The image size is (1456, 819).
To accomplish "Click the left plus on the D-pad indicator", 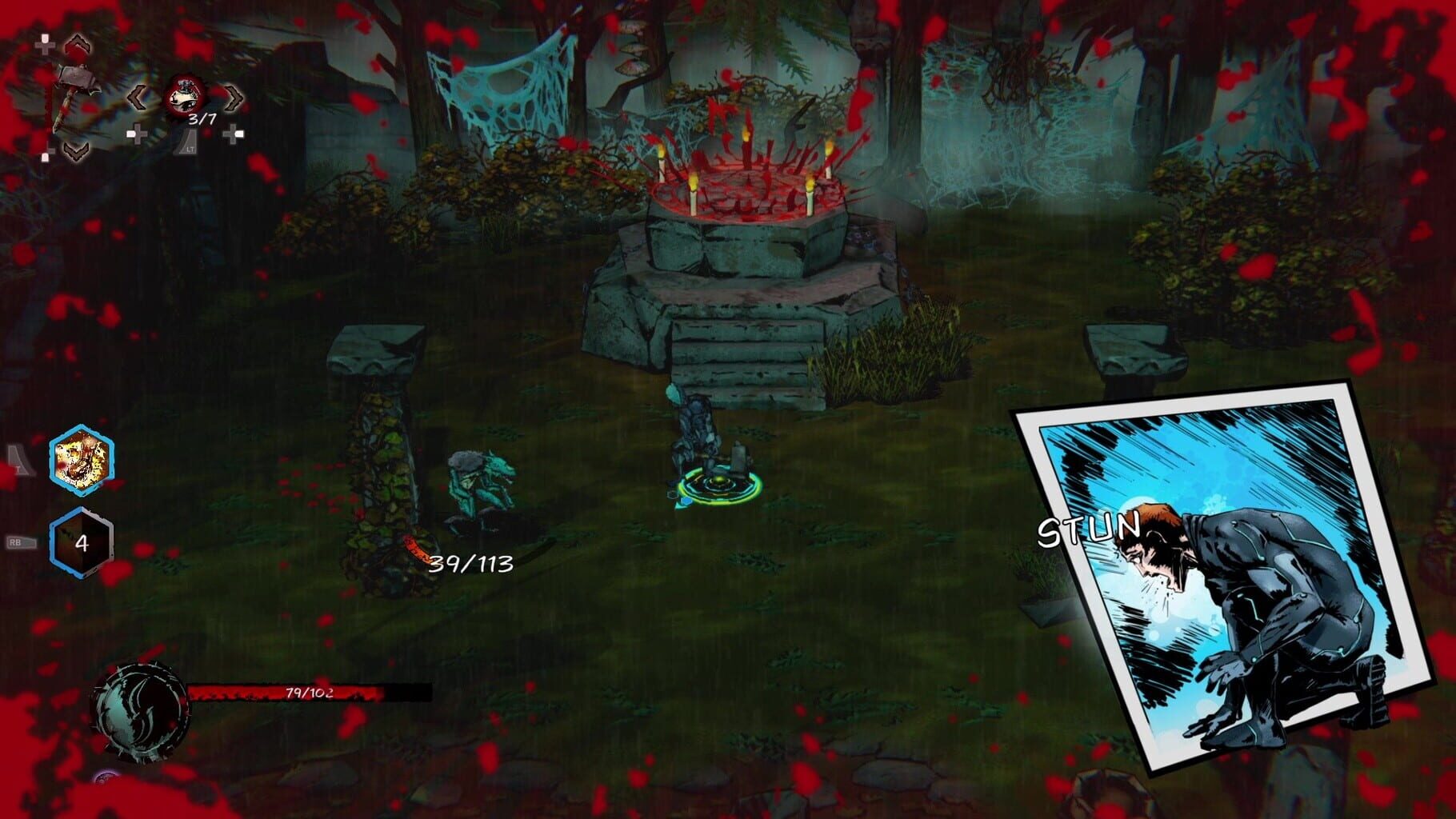I will coord(45,45).
